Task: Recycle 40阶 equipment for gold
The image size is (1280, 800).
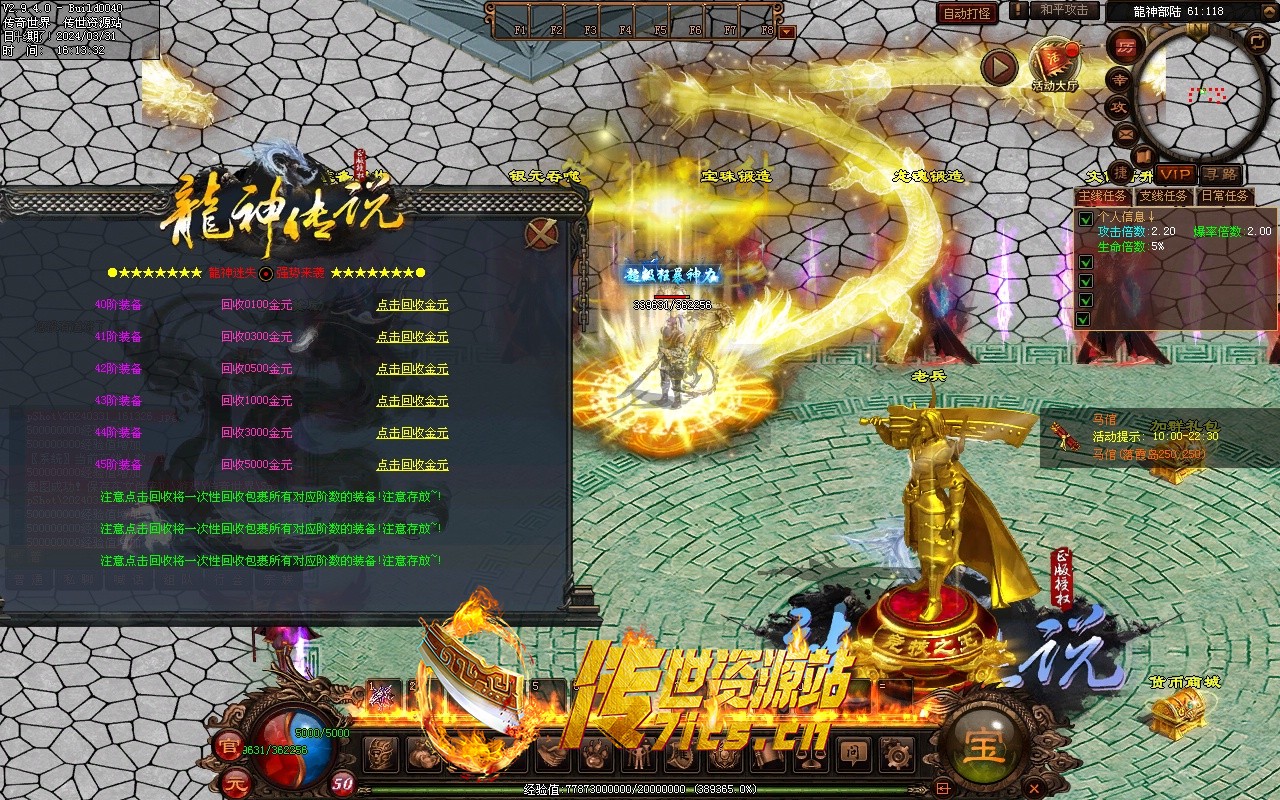Action: point(412,305)
